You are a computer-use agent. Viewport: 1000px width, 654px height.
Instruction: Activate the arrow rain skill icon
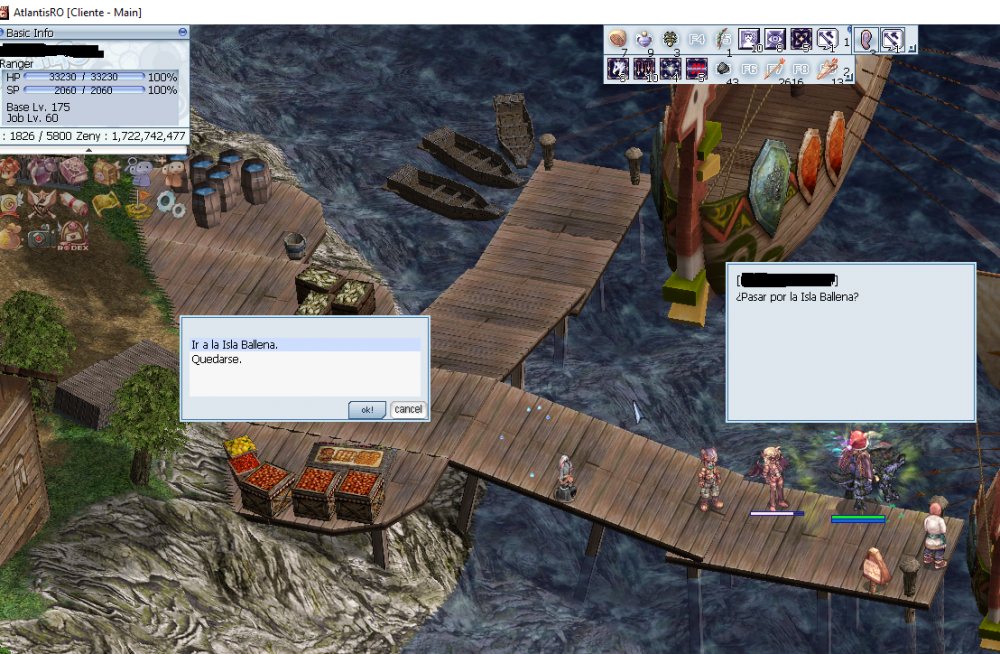[644, 69]
